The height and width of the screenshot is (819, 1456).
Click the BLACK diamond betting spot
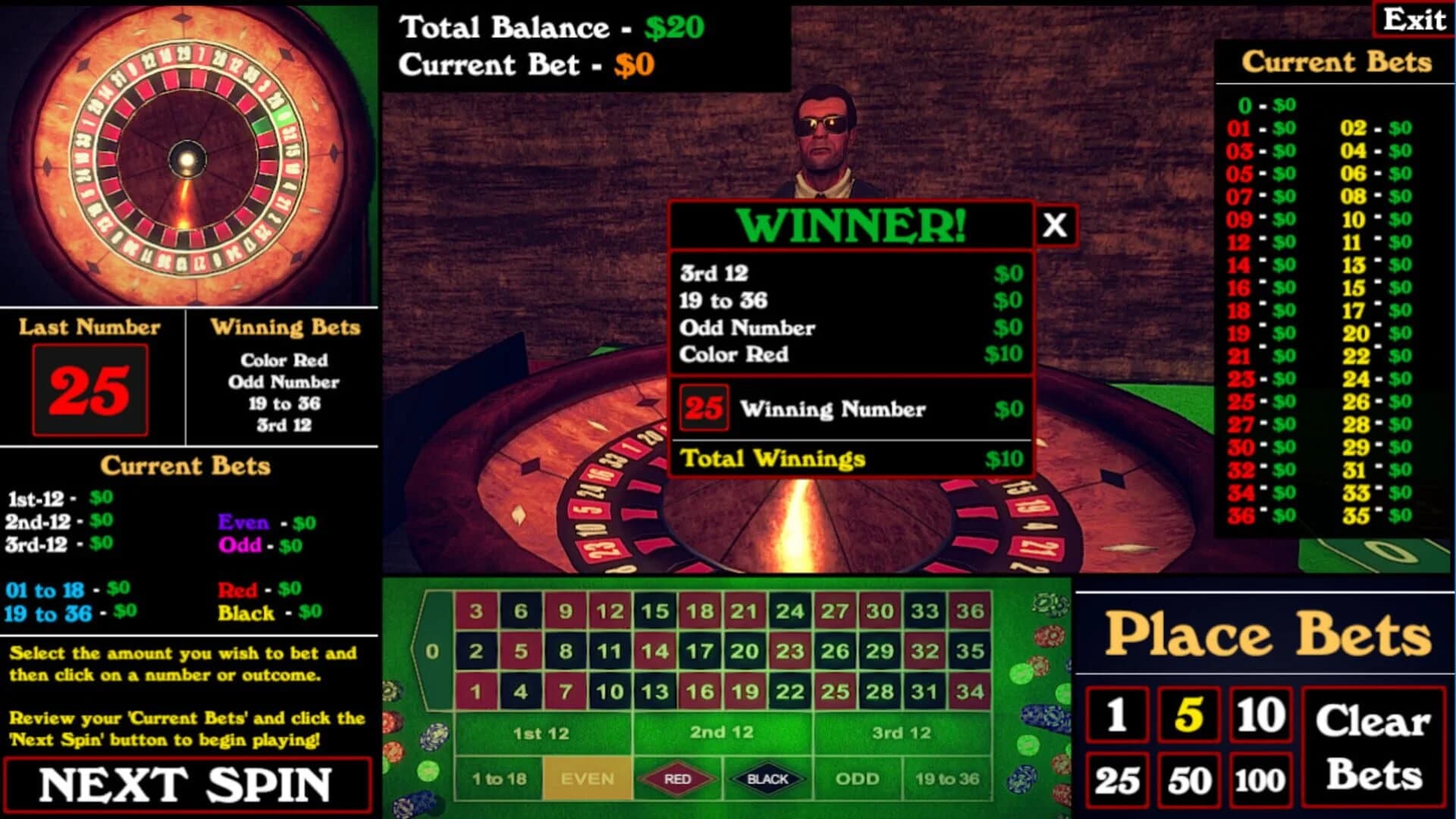click(768, 777)
